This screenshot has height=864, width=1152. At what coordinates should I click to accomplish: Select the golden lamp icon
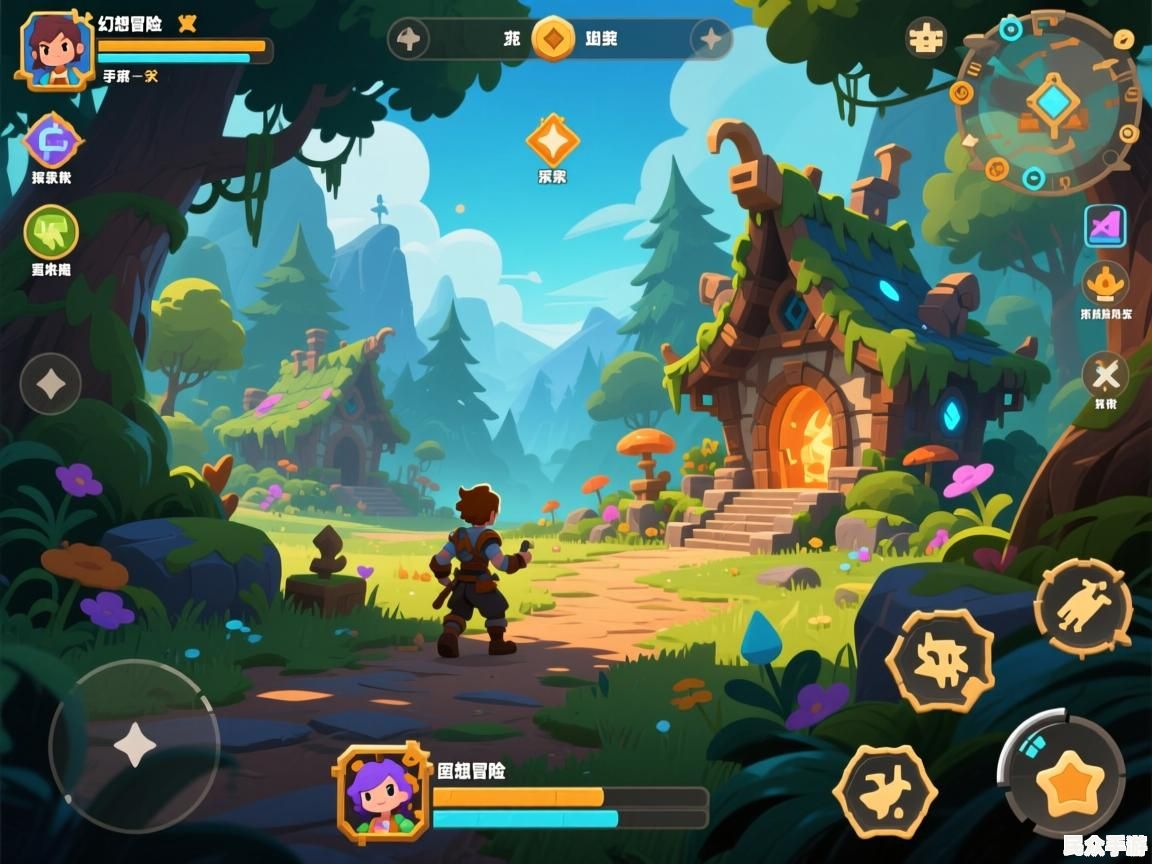click(x=1105, y=283)
